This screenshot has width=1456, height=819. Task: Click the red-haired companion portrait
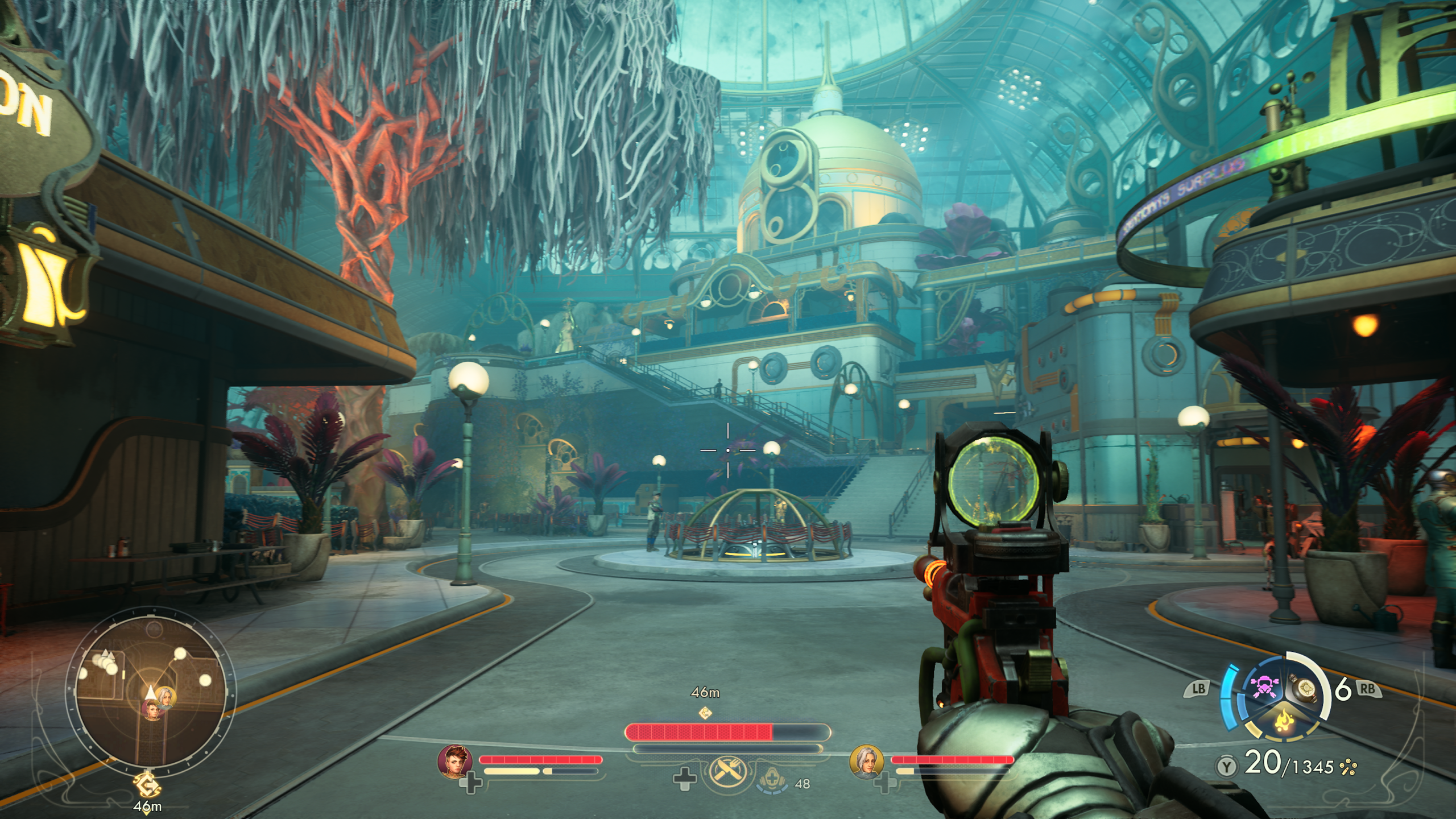455,761
